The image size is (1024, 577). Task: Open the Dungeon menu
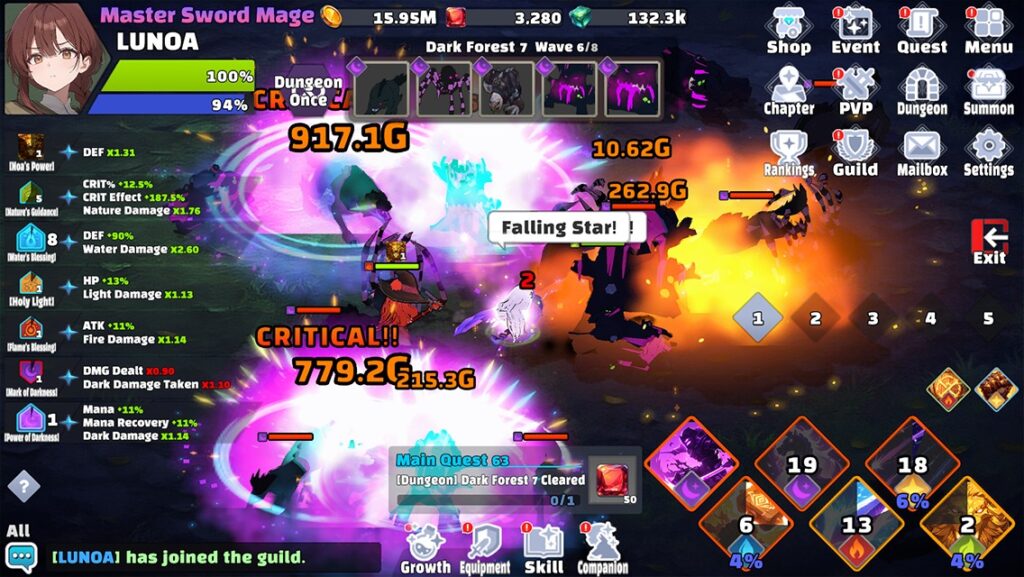coord(921,90)
